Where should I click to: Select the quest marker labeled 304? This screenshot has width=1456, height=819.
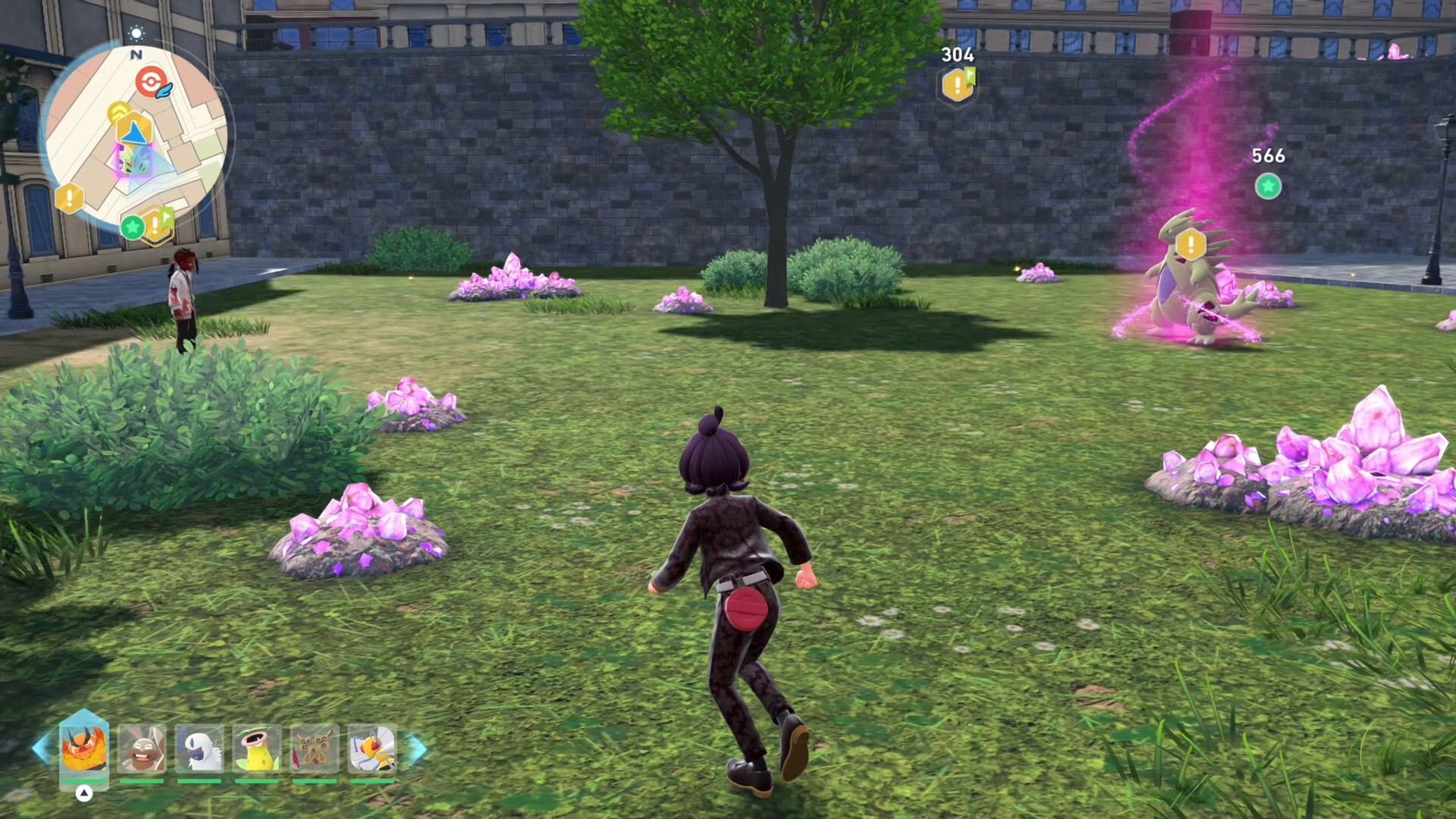point(958,84)
